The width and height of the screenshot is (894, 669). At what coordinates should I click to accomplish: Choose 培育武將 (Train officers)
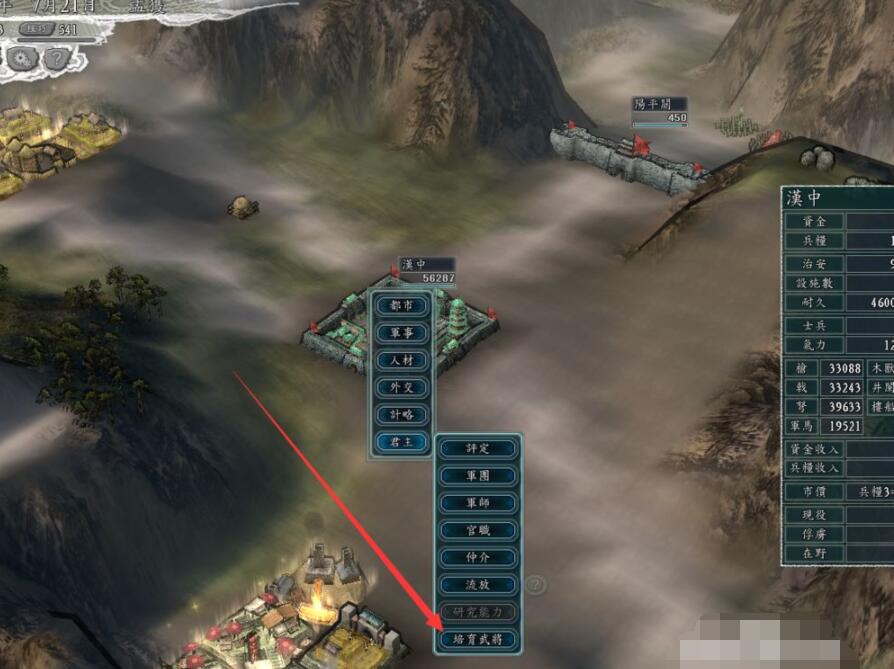coord(478,638)
